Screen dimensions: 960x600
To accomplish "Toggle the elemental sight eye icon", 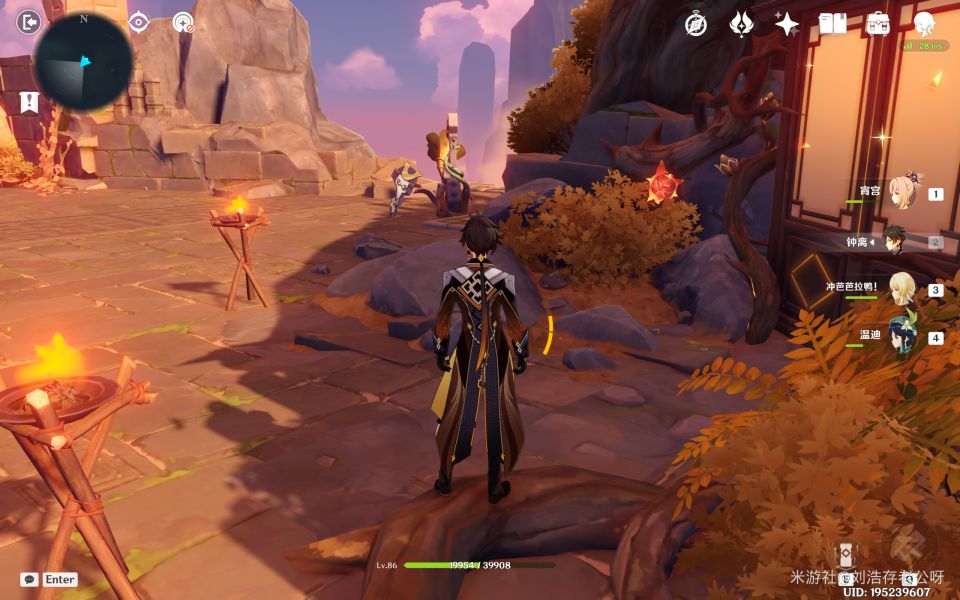I will point(139,22).
